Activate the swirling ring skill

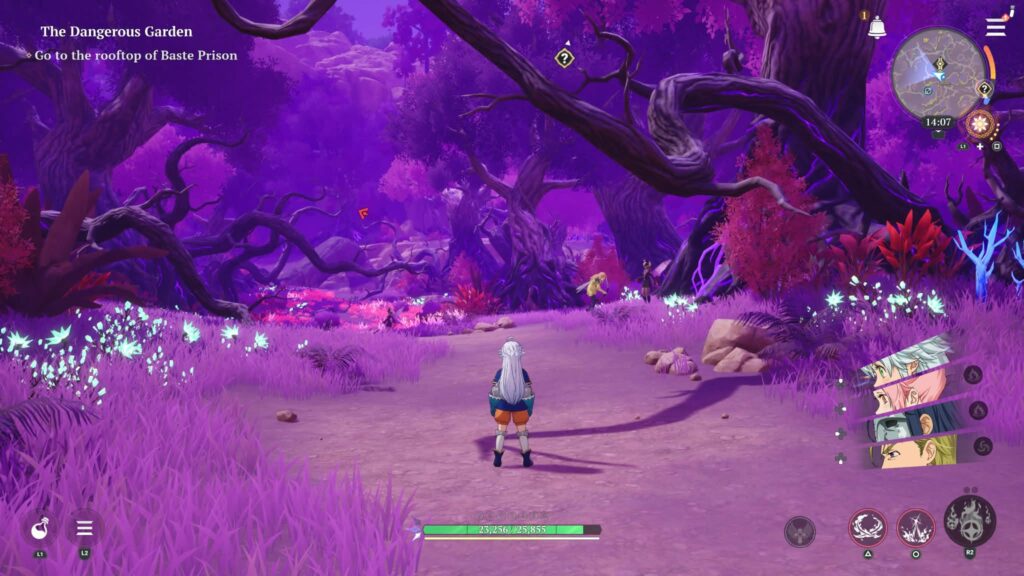point(867,526)
